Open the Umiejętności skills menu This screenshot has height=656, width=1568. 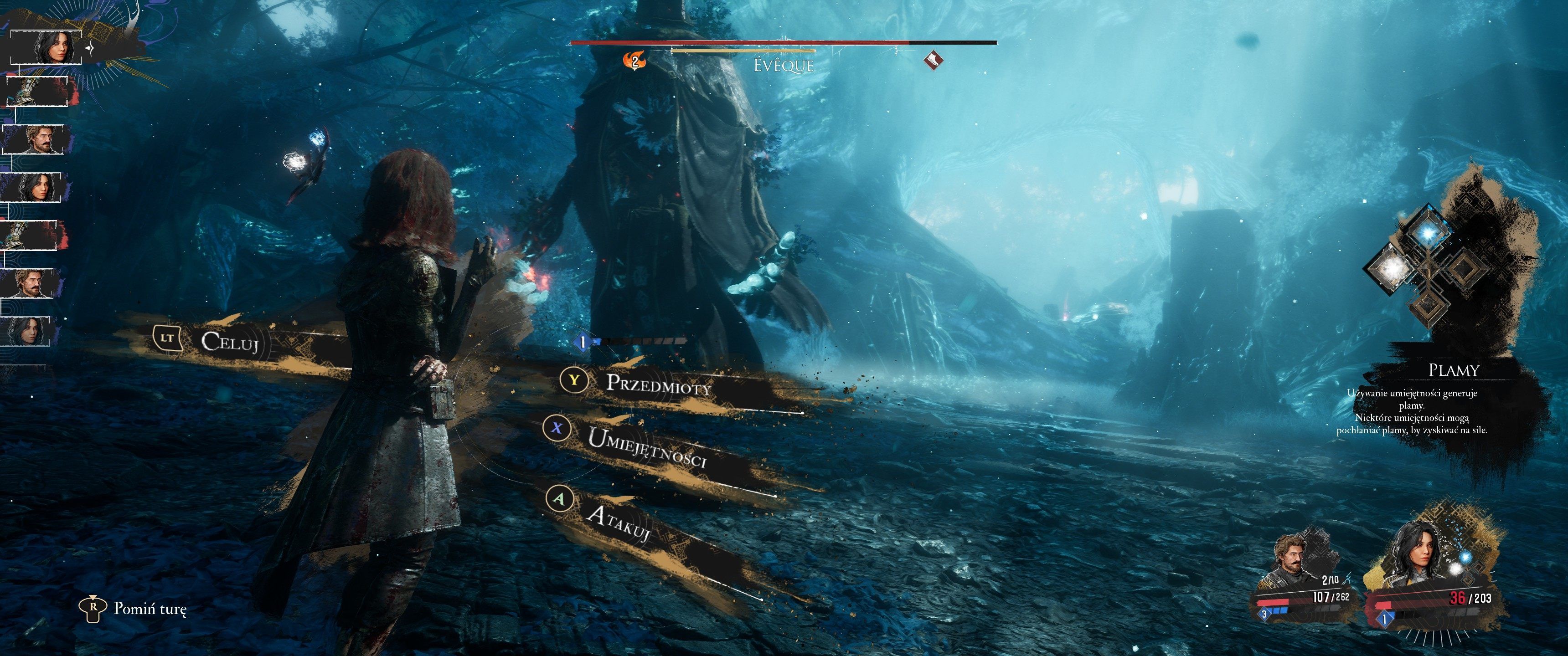click(x=646, y=446)
